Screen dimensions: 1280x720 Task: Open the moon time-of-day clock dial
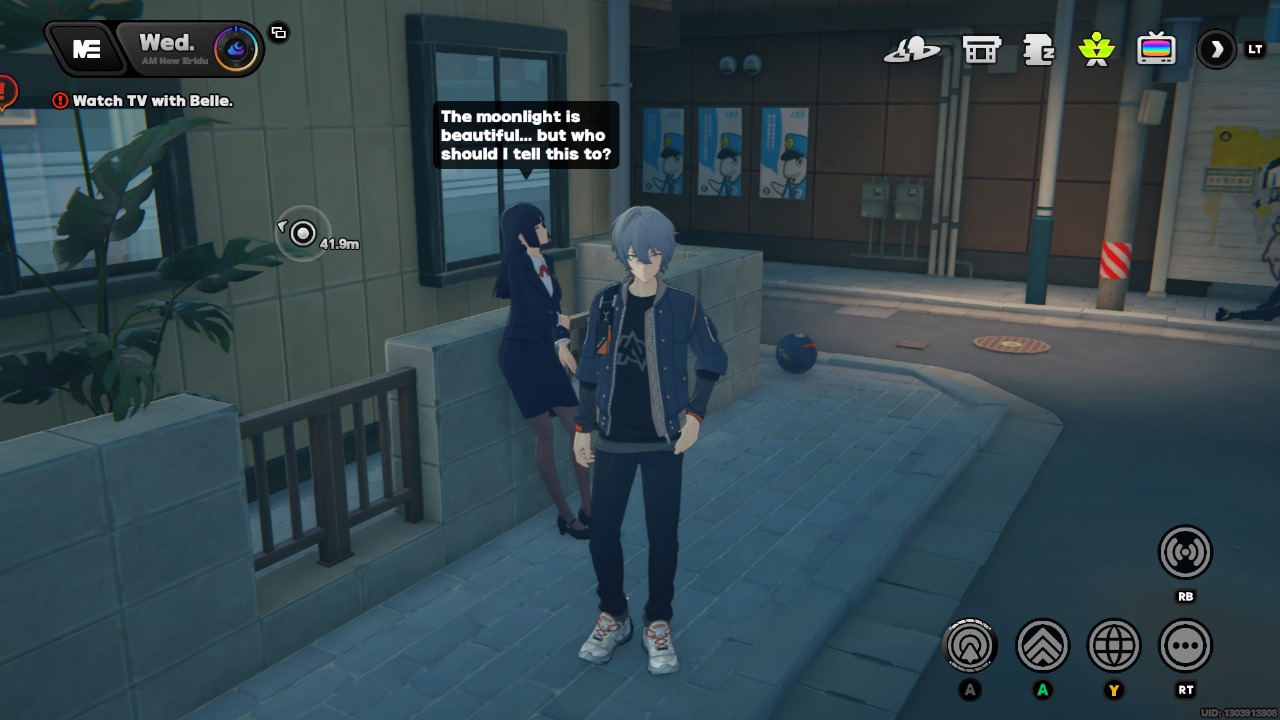[x=237, y=48]
